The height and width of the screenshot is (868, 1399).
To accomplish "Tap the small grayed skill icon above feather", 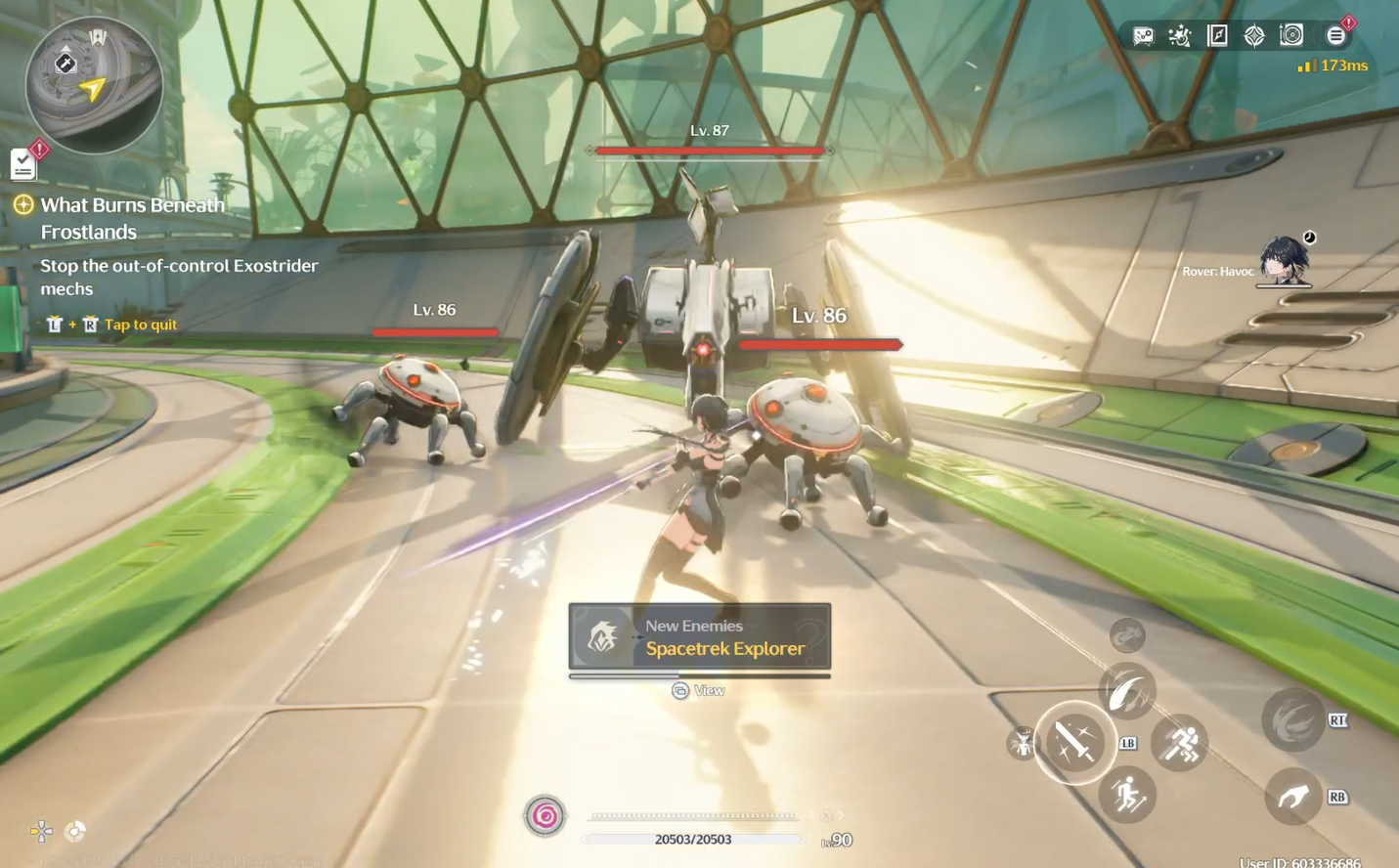I will pos(1127,636).
